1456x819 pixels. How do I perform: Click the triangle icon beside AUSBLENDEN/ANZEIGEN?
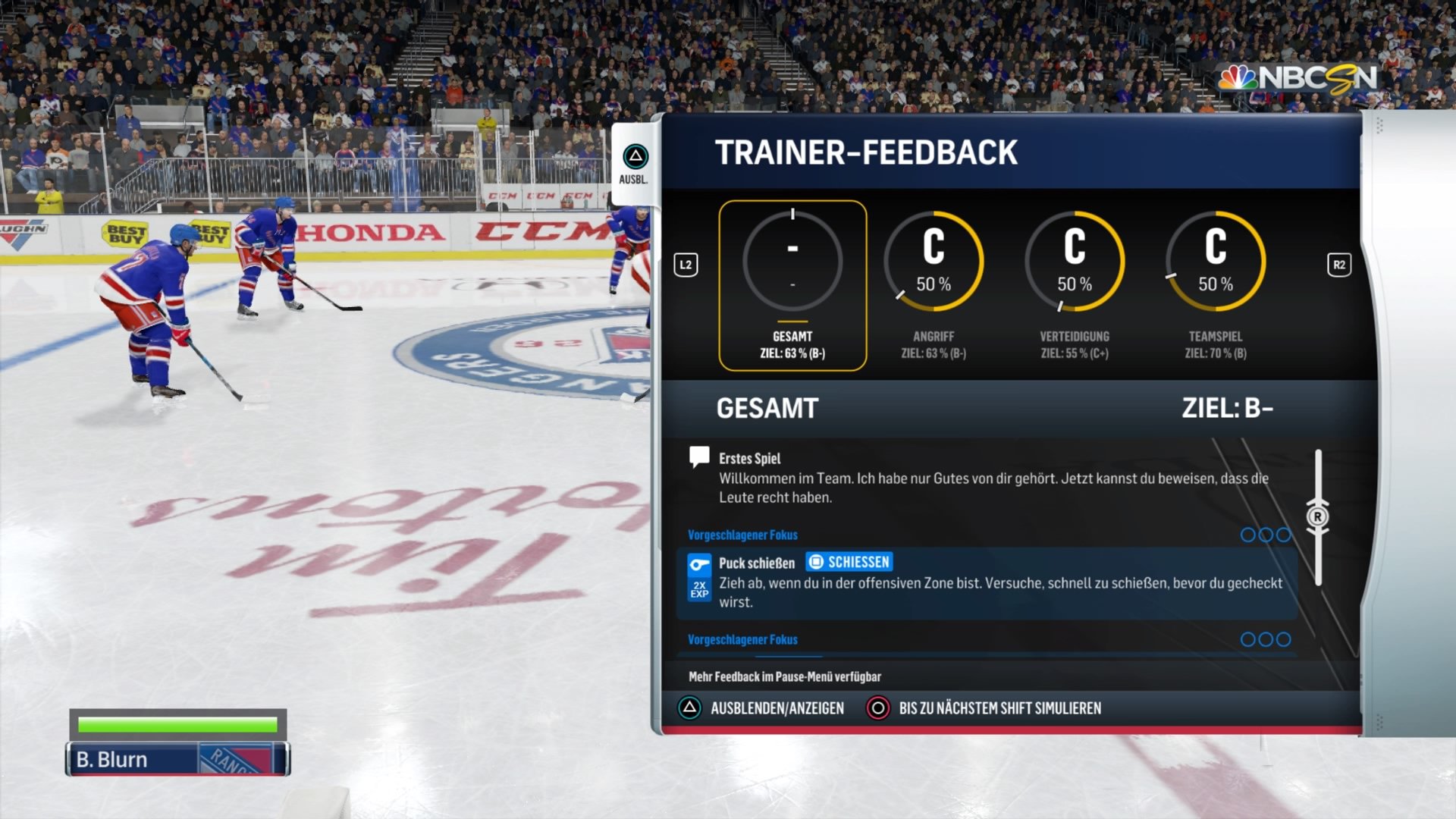coord(691,708)
